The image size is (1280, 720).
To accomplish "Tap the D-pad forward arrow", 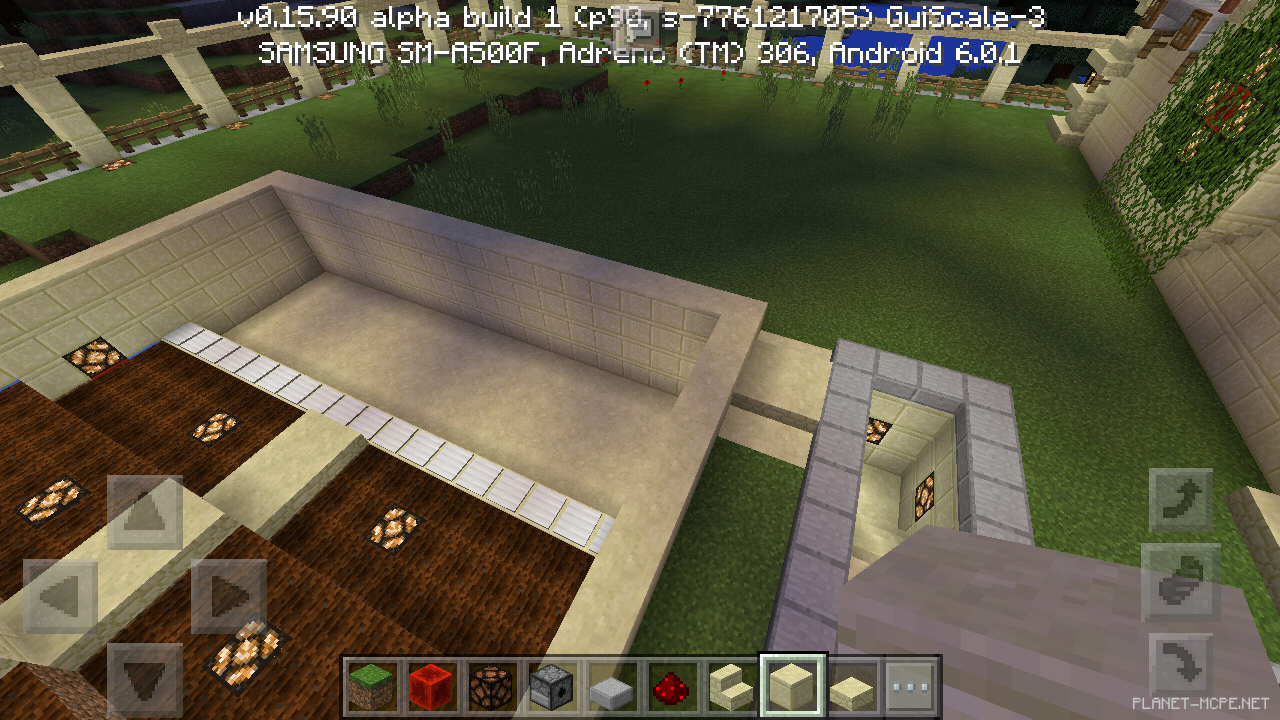I will click(x=145, y=513).
